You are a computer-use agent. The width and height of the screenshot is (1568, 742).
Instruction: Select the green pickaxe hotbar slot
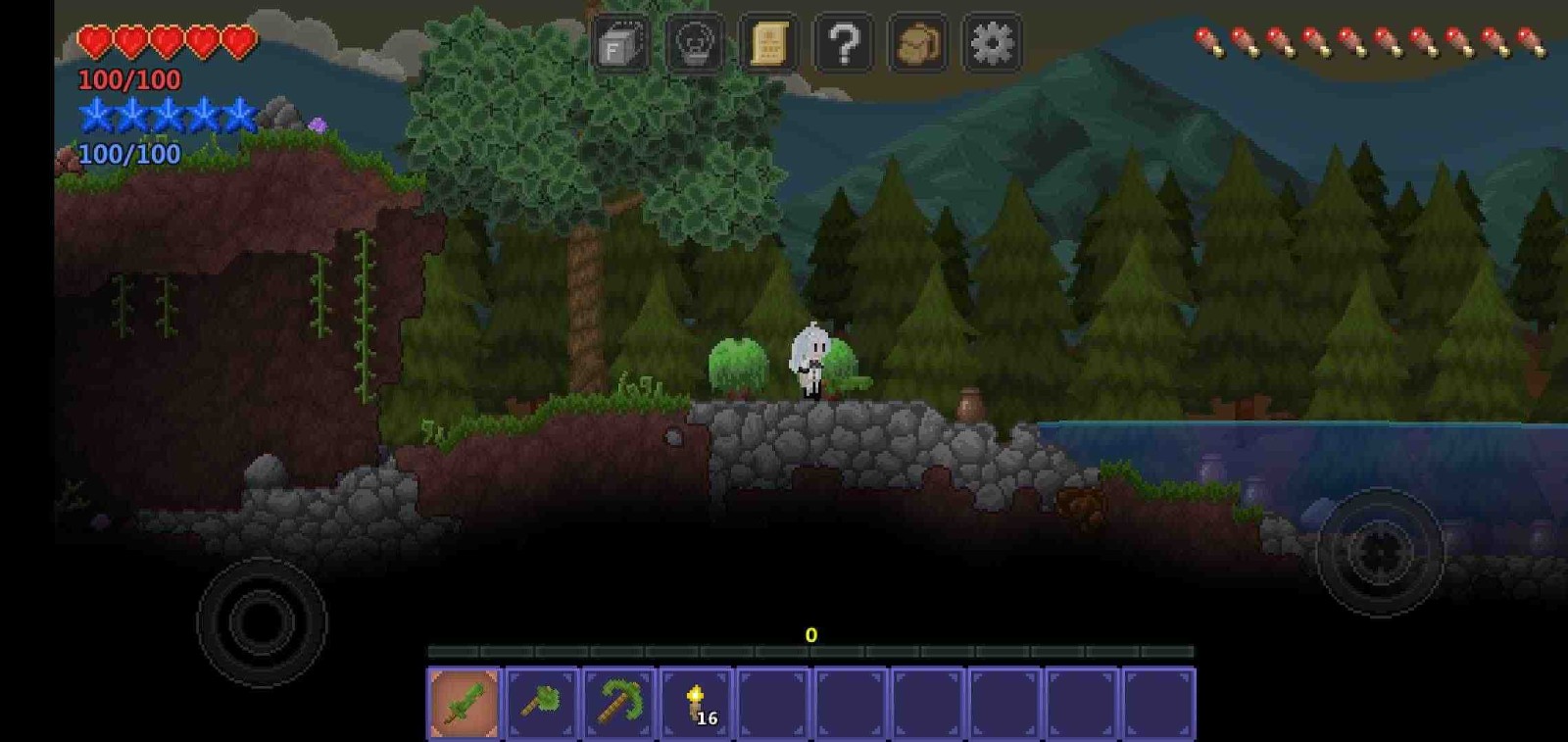point(619,703)
